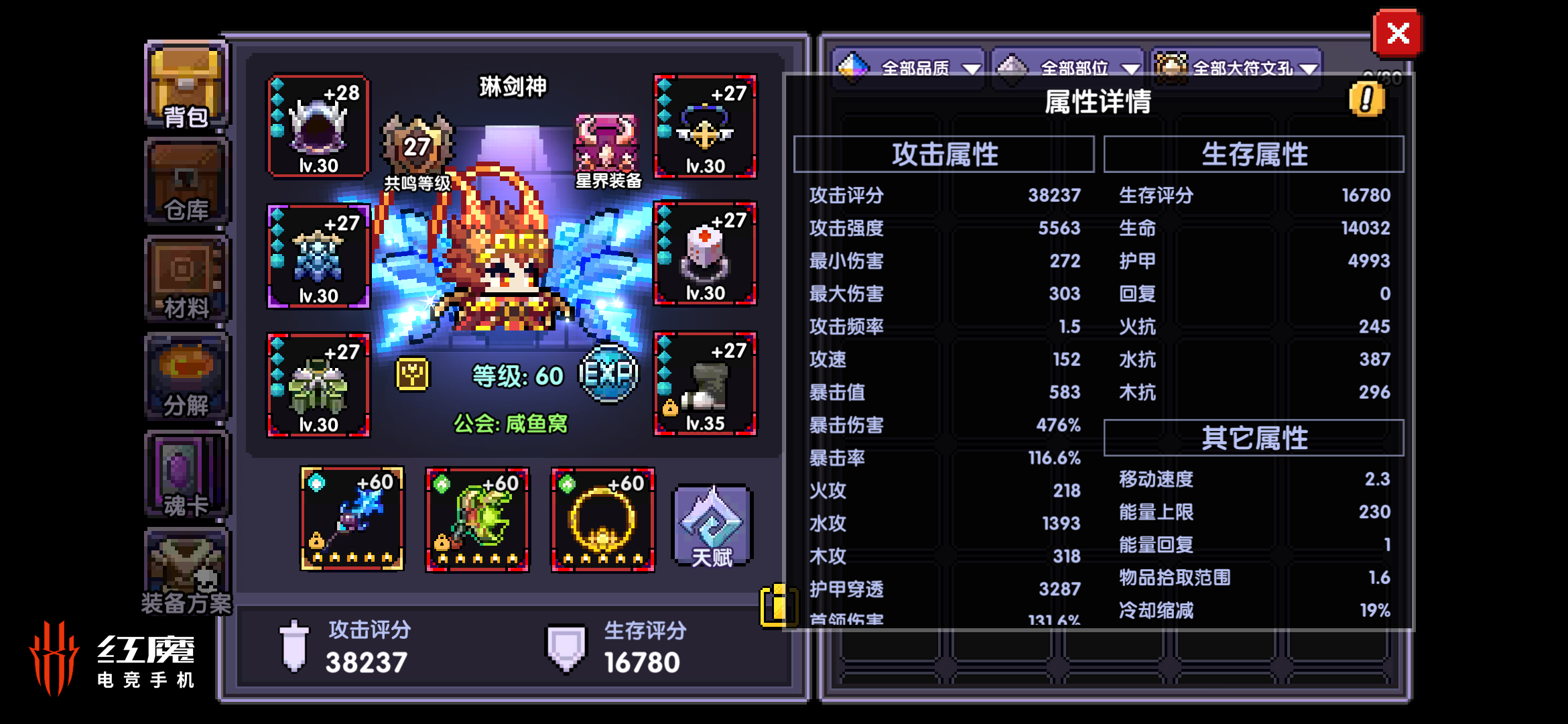The height and width of the screenshot is (724, 1568).
Task: Open the 材料 (materials) section
Action: point(186,278)
